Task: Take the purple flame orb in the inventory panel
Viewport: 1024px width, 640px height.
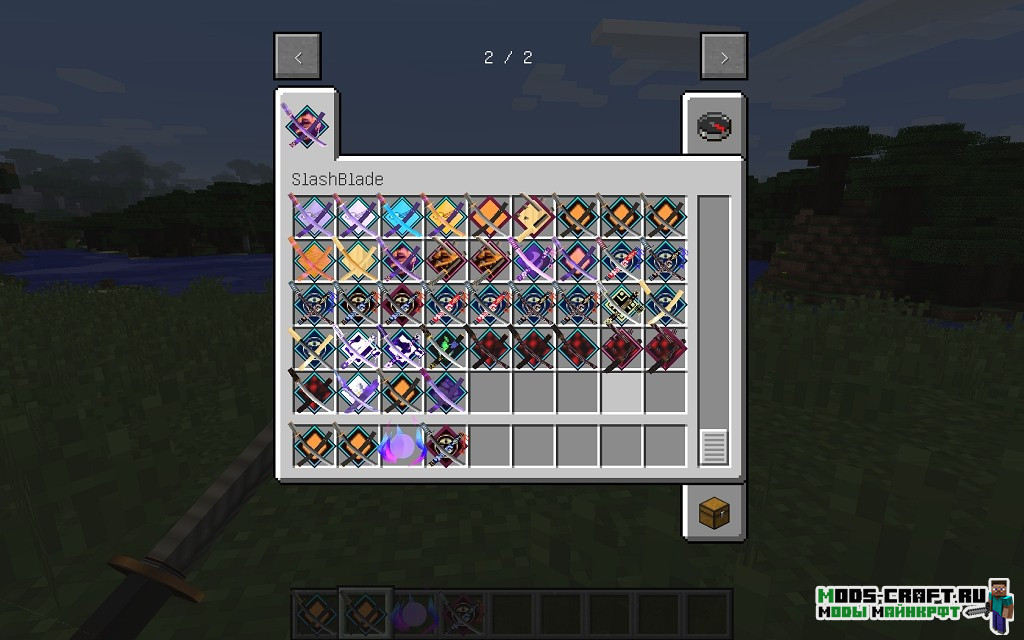Action: click(x=401, y=445)
